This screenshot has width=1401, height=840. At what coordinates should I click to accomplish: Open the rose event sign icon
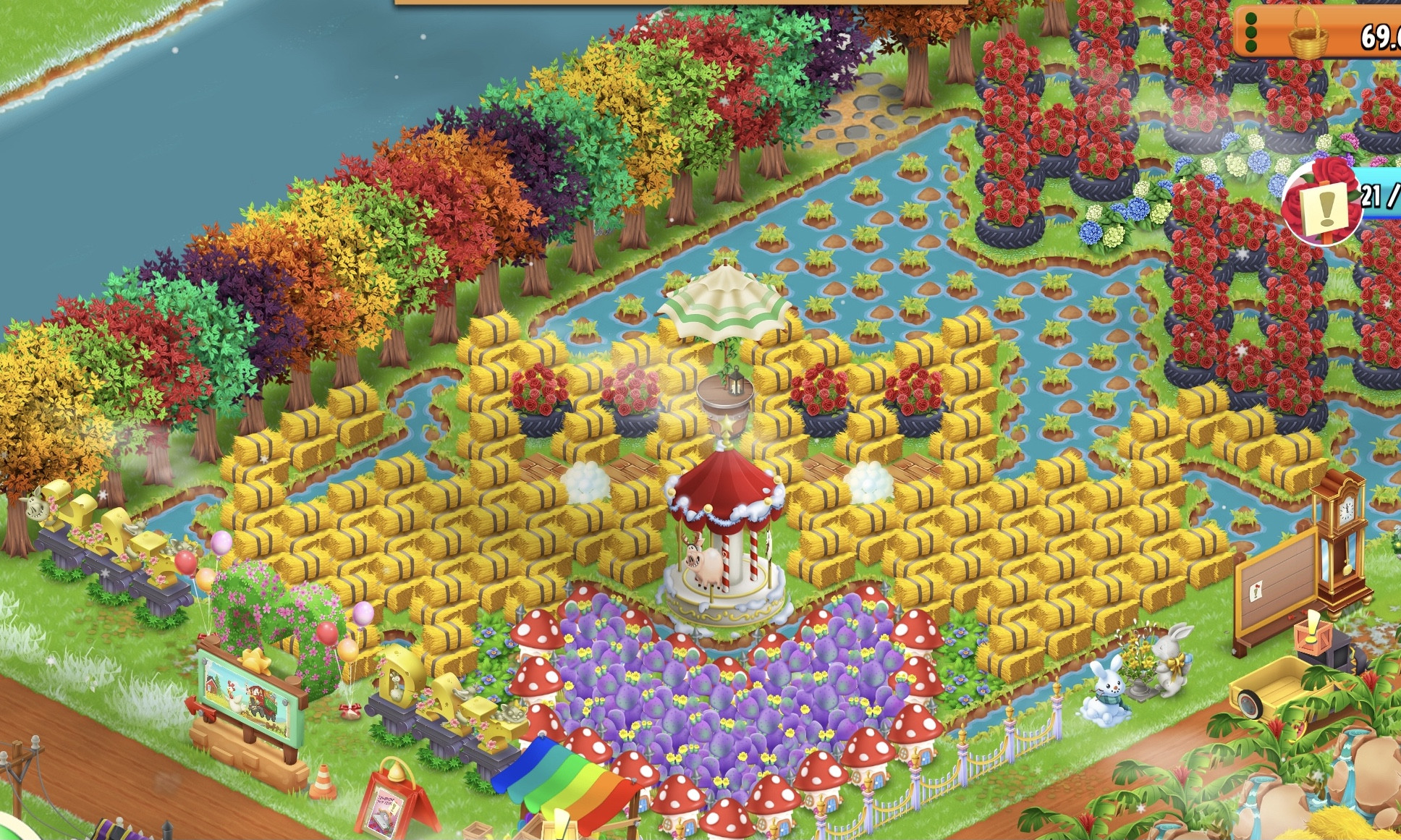(1323, 203)
